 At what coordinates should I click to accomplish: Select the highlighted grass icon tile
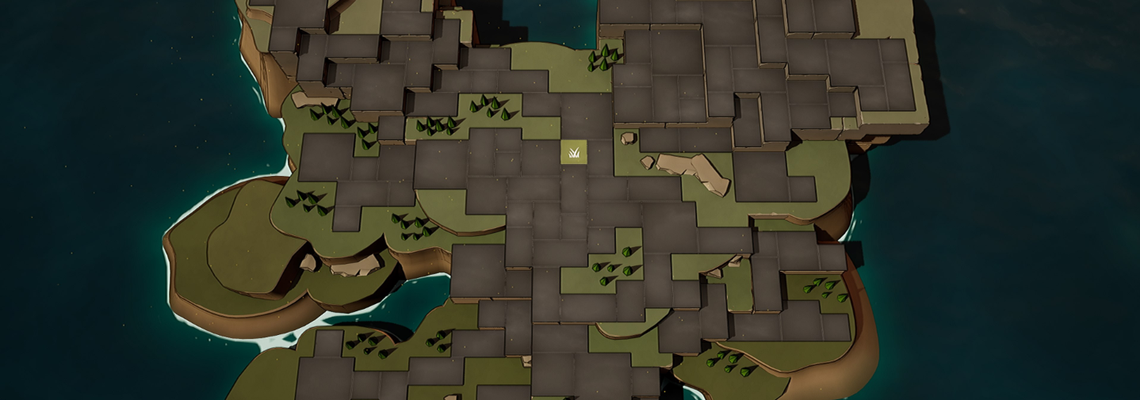point(573,153)
